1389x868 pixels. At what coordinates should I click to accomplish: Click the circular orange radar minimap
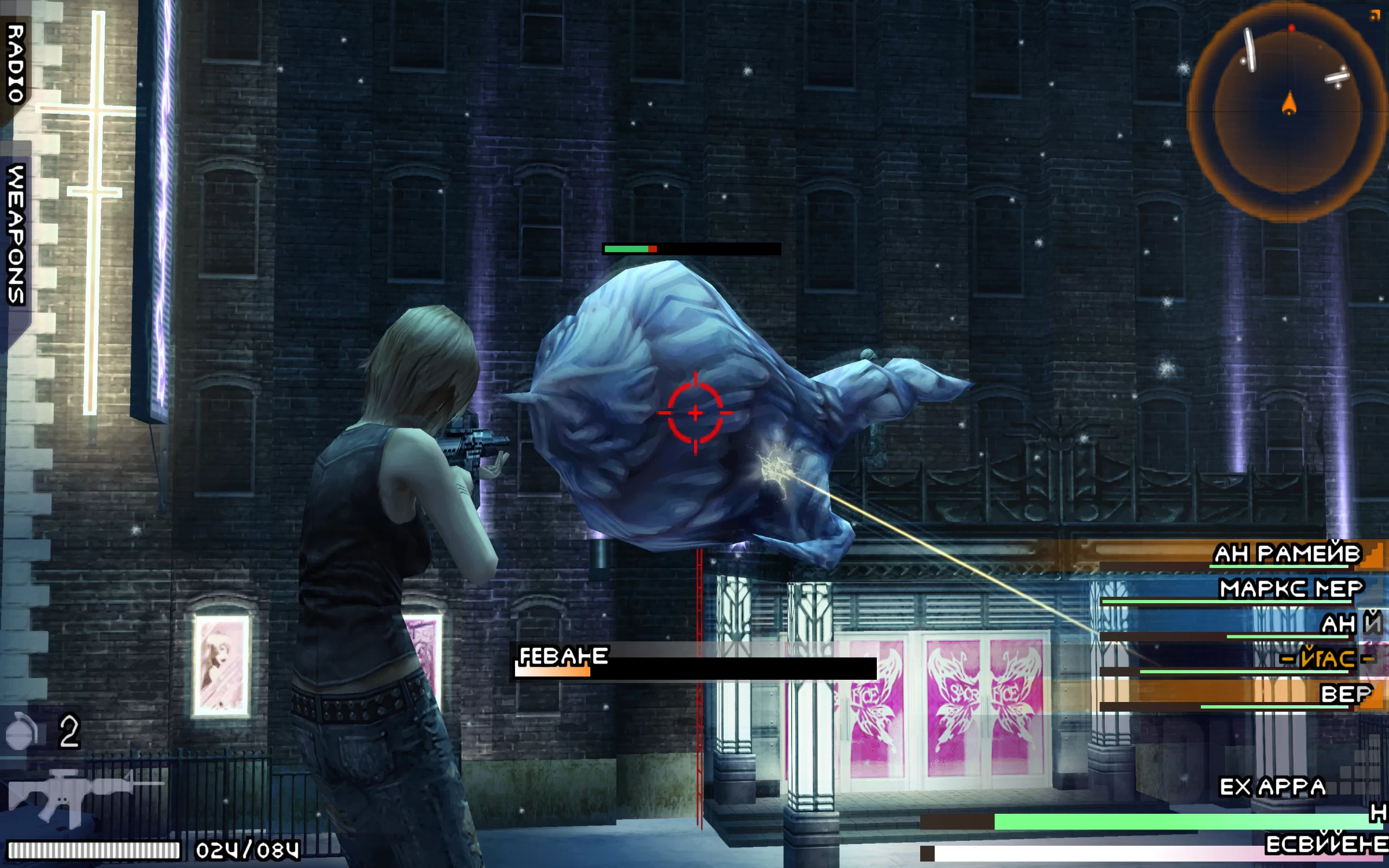coord(1288,112)
